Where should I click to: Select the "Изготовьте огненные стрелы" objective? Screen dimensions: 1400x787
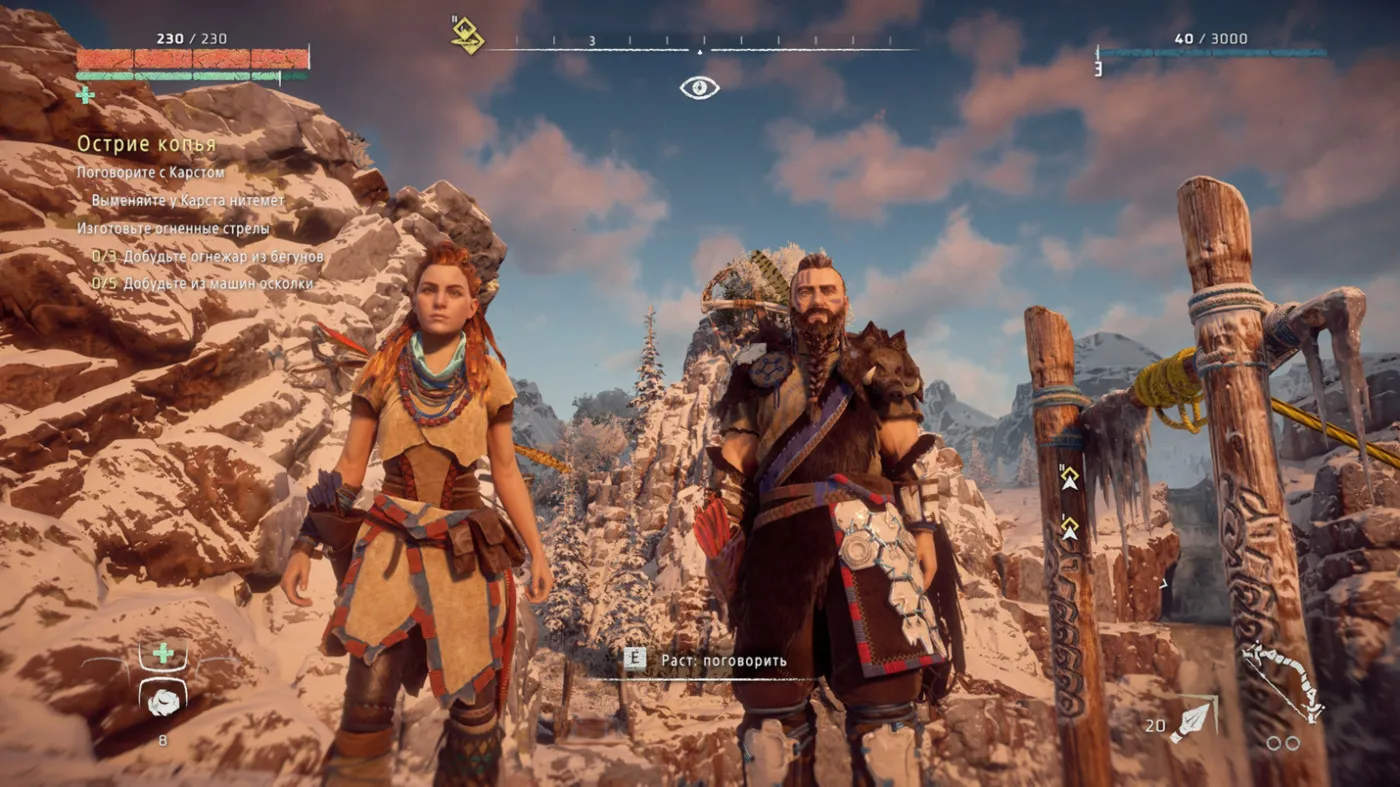[x=173, y=228]
